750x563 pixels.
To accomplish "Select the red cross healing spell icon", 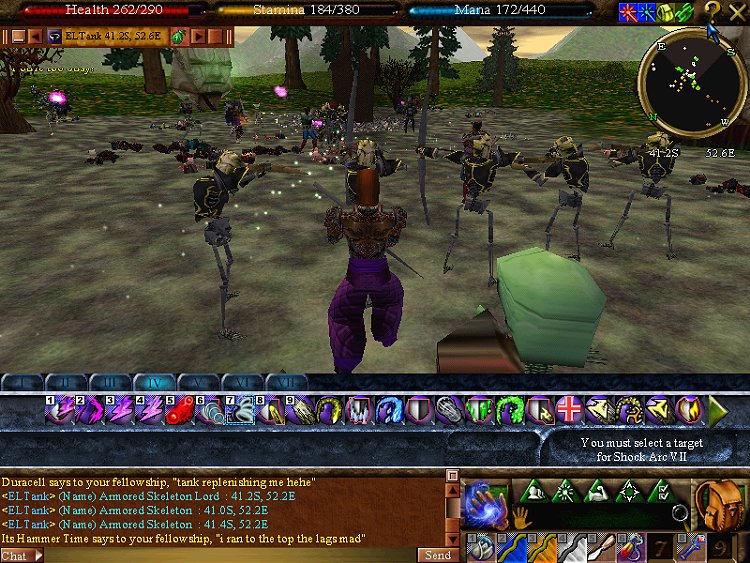I will click(x=569, y=410).
